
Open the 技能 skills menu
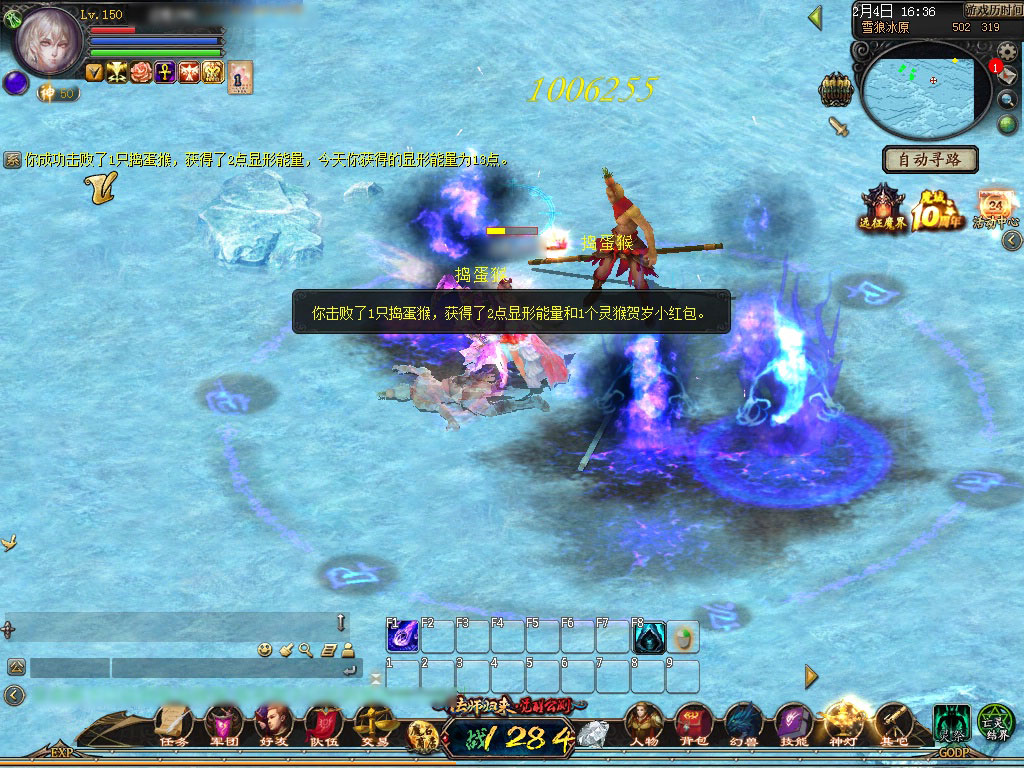pos(793,724)
